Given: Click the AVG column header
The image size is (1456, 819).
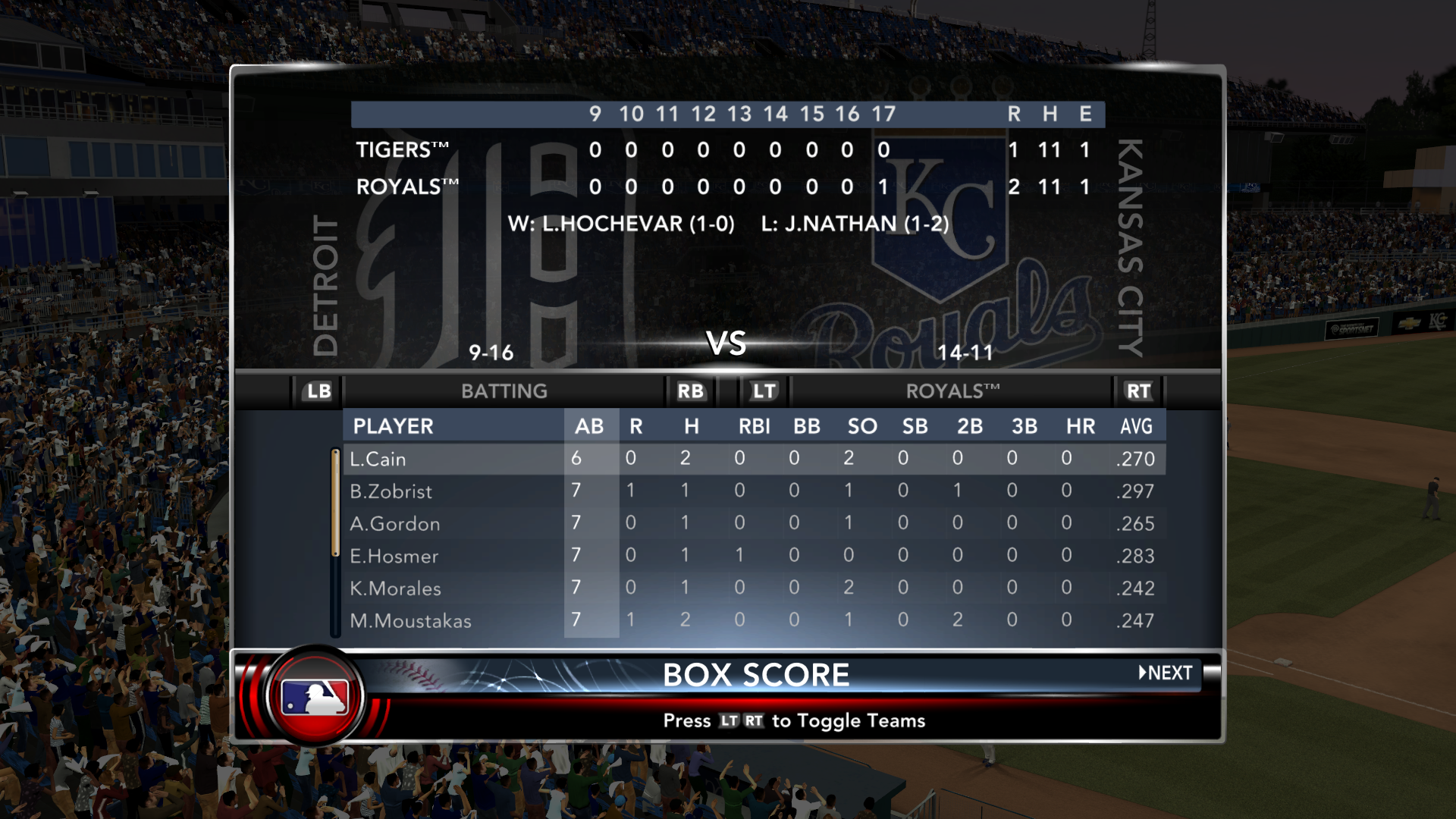Looking at the screenshot, I should coord(1136,426).
